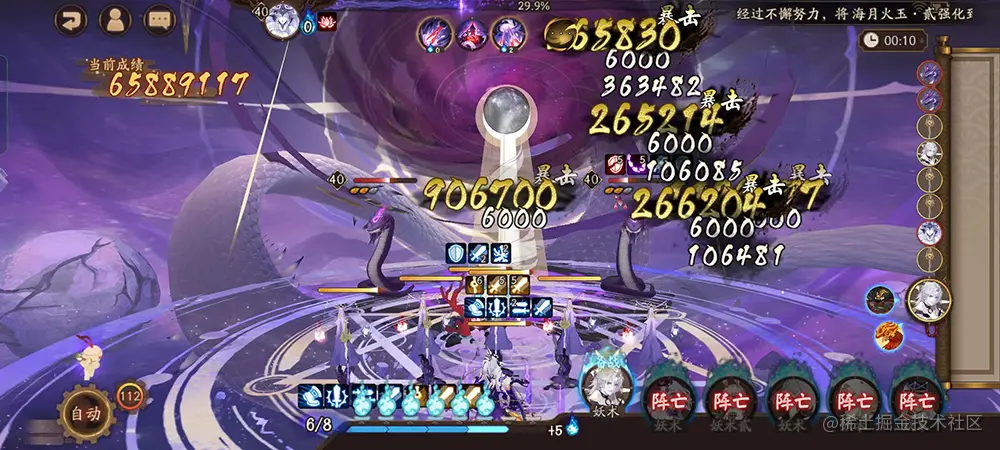
Task: Select the red lotus buff icon
Action: tap(327, 20)
